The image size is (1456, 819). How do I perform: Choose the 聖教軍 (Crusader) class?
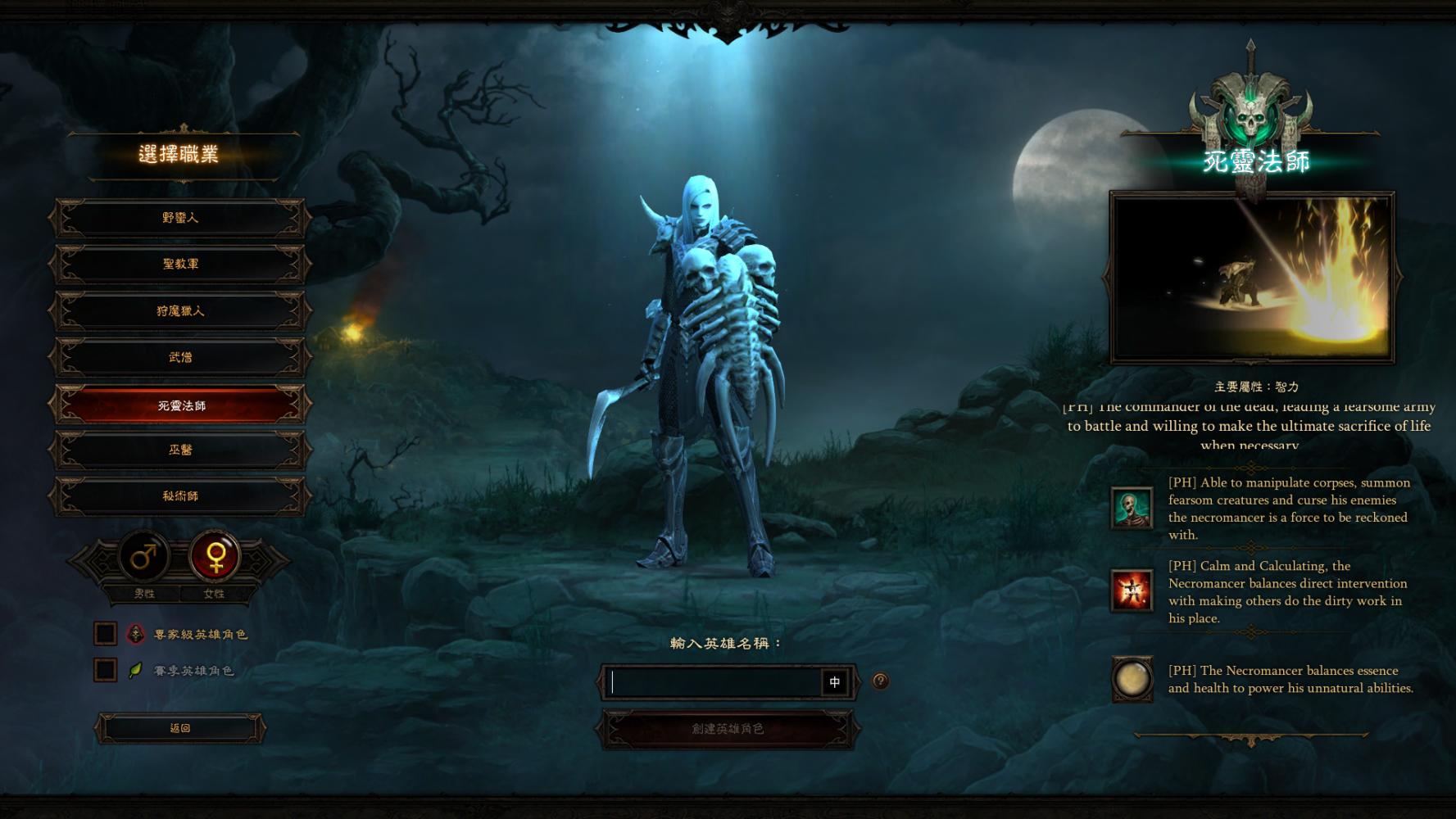[180, 264]
